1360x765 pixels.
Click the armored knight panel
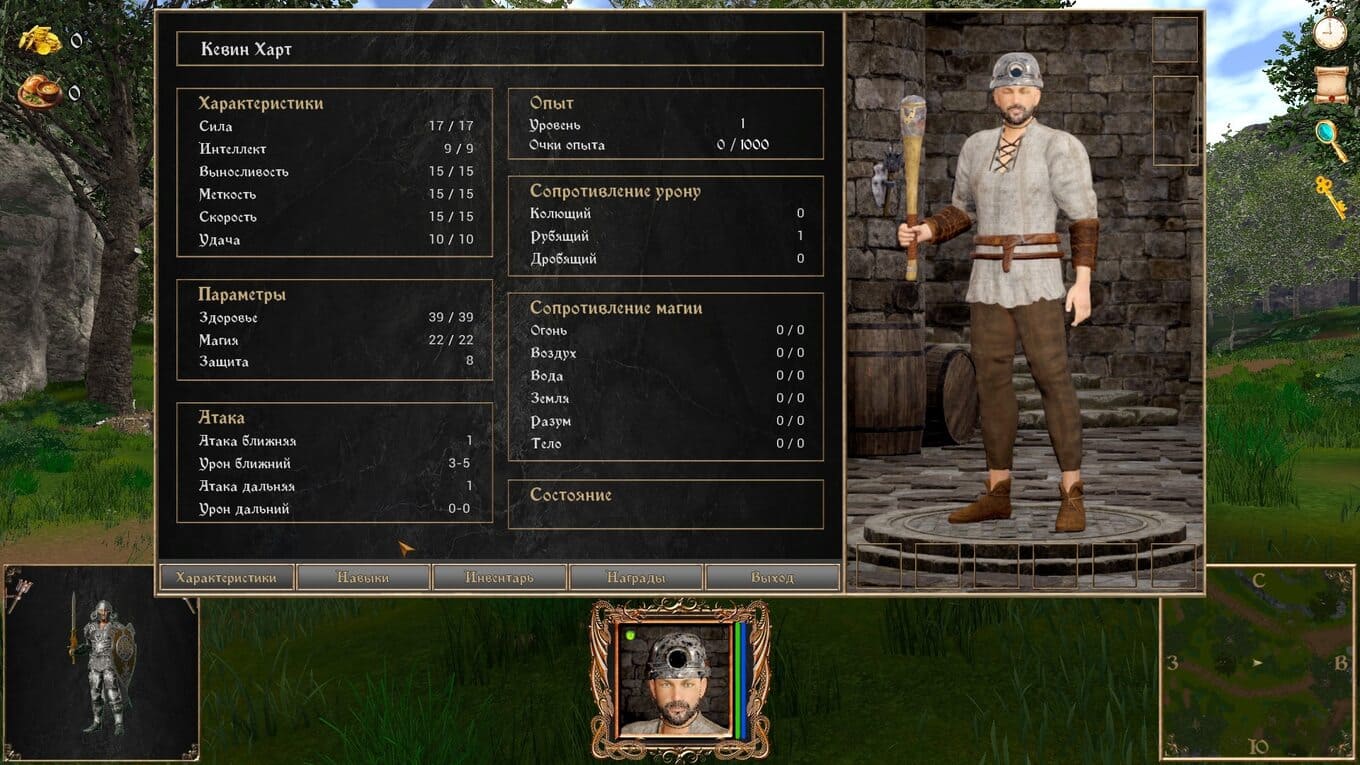coord(100,662)
